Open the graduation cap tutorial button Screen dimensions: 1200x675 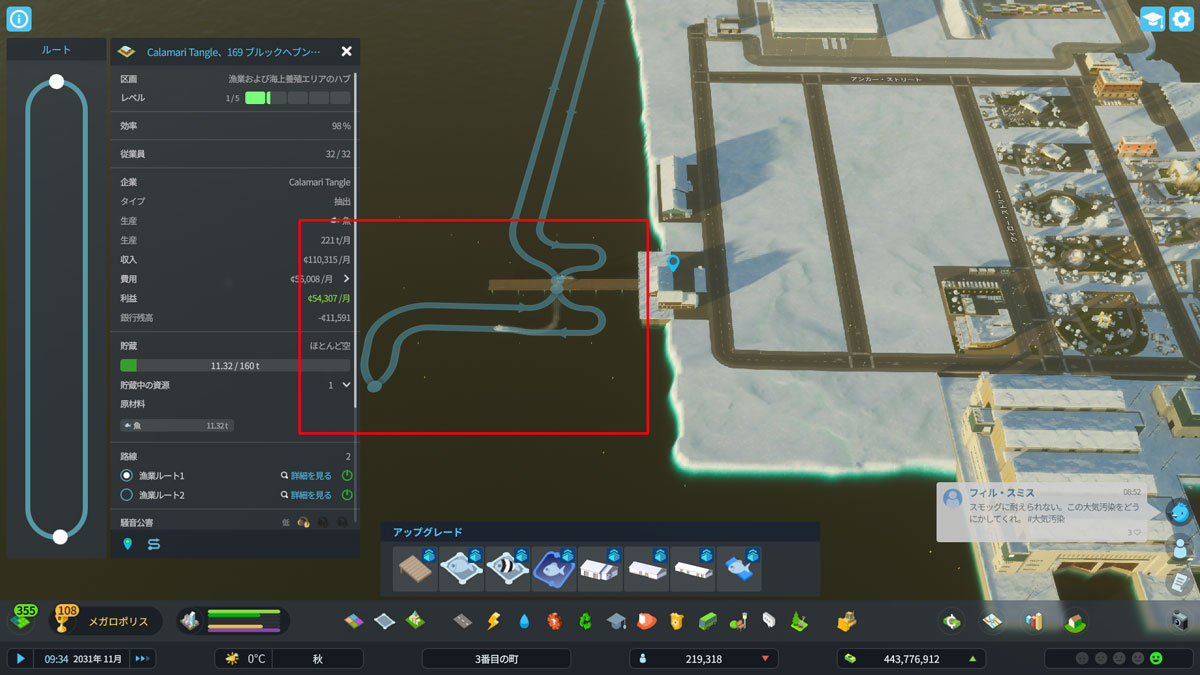pos(1152,19)
